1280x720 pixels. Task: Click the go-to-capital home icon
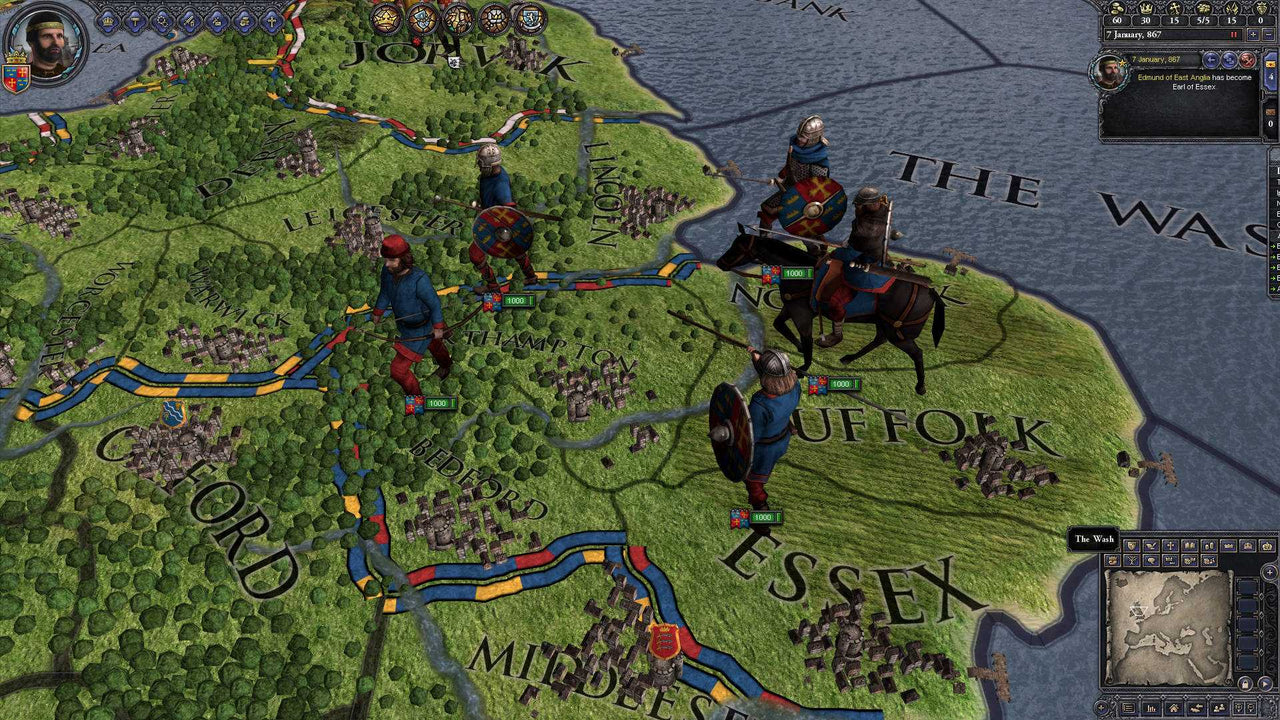tap(1174, 708)
